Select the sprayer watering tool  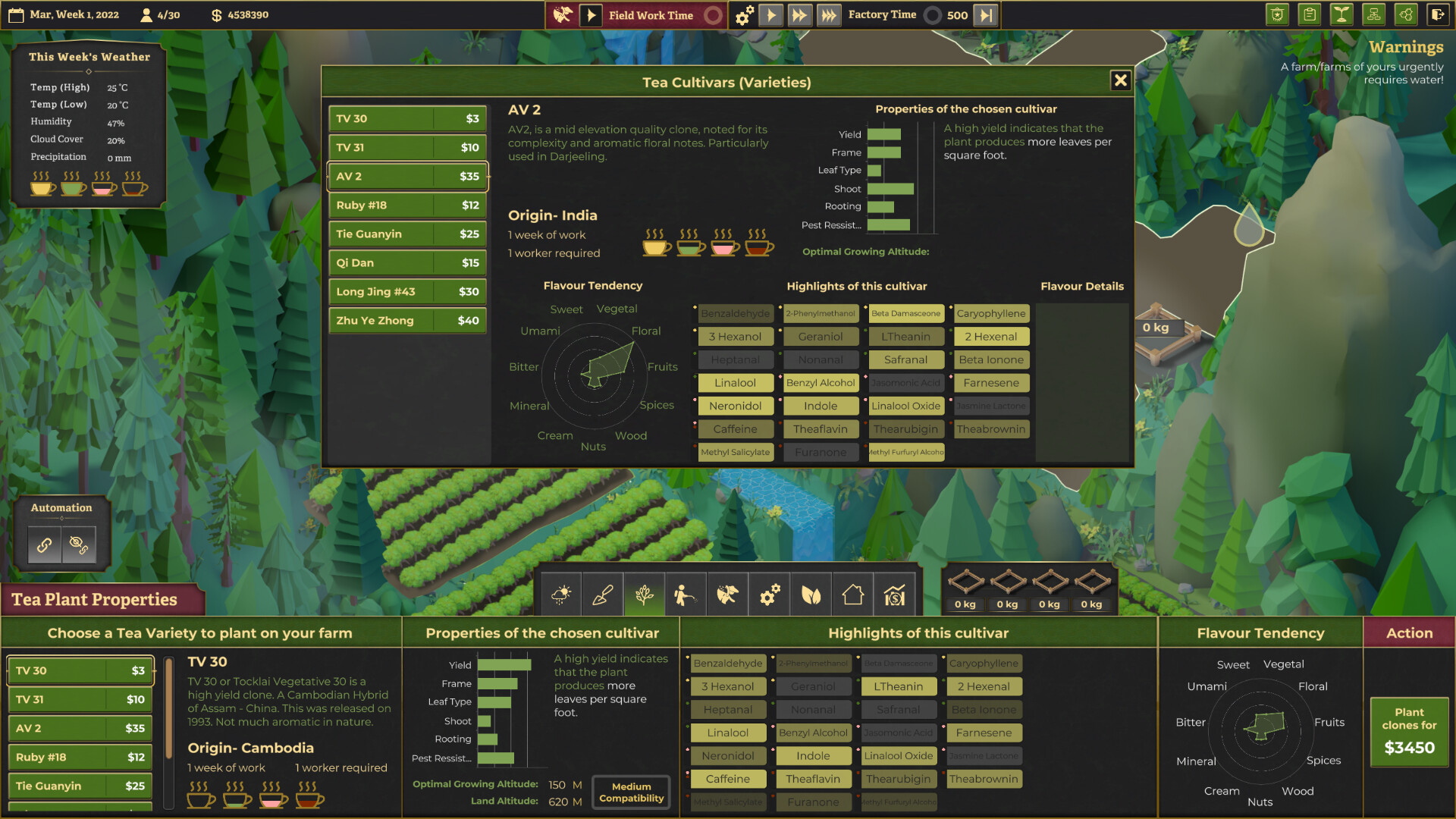coord(686,595)
